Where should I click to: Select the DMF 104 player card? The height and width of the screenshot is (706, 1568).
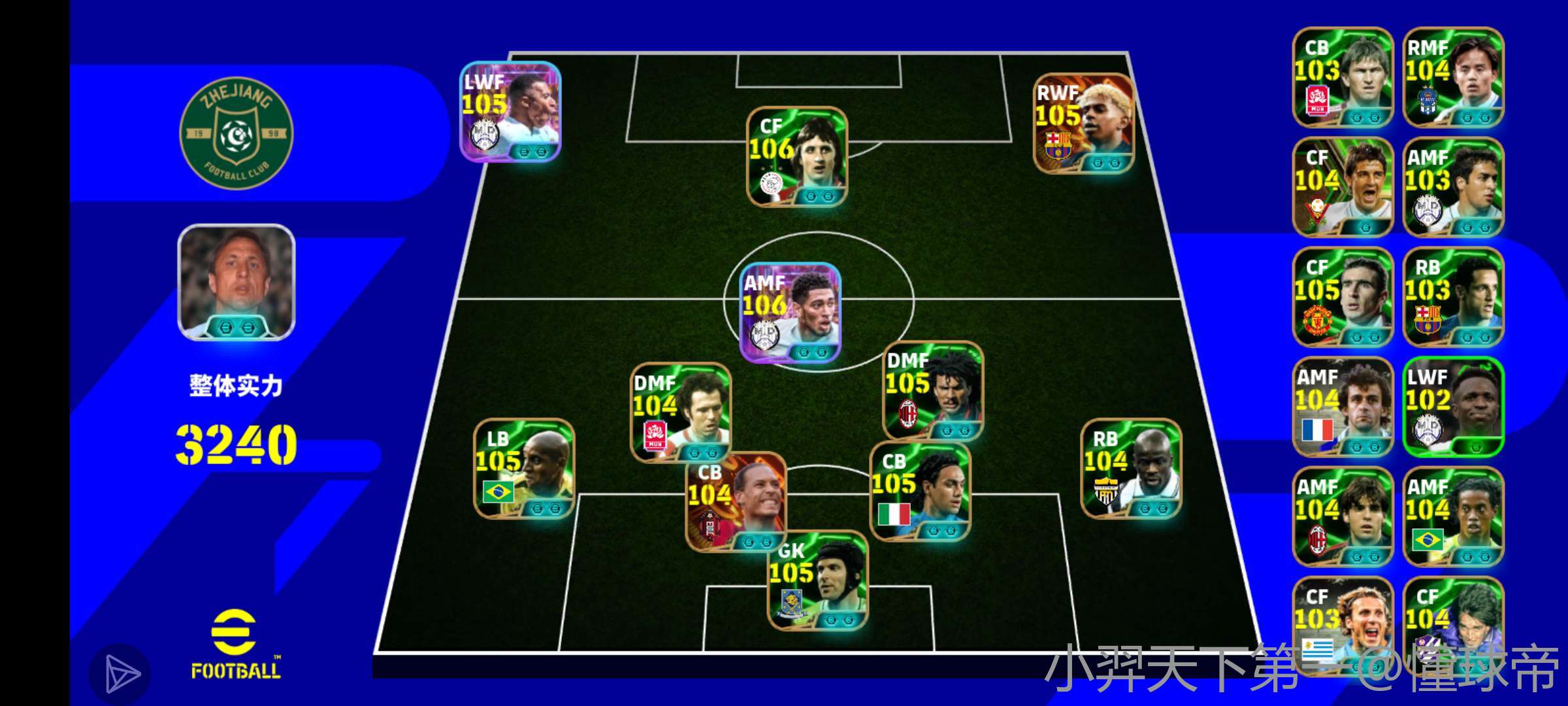pyautogui.click(x=681, y=412)
